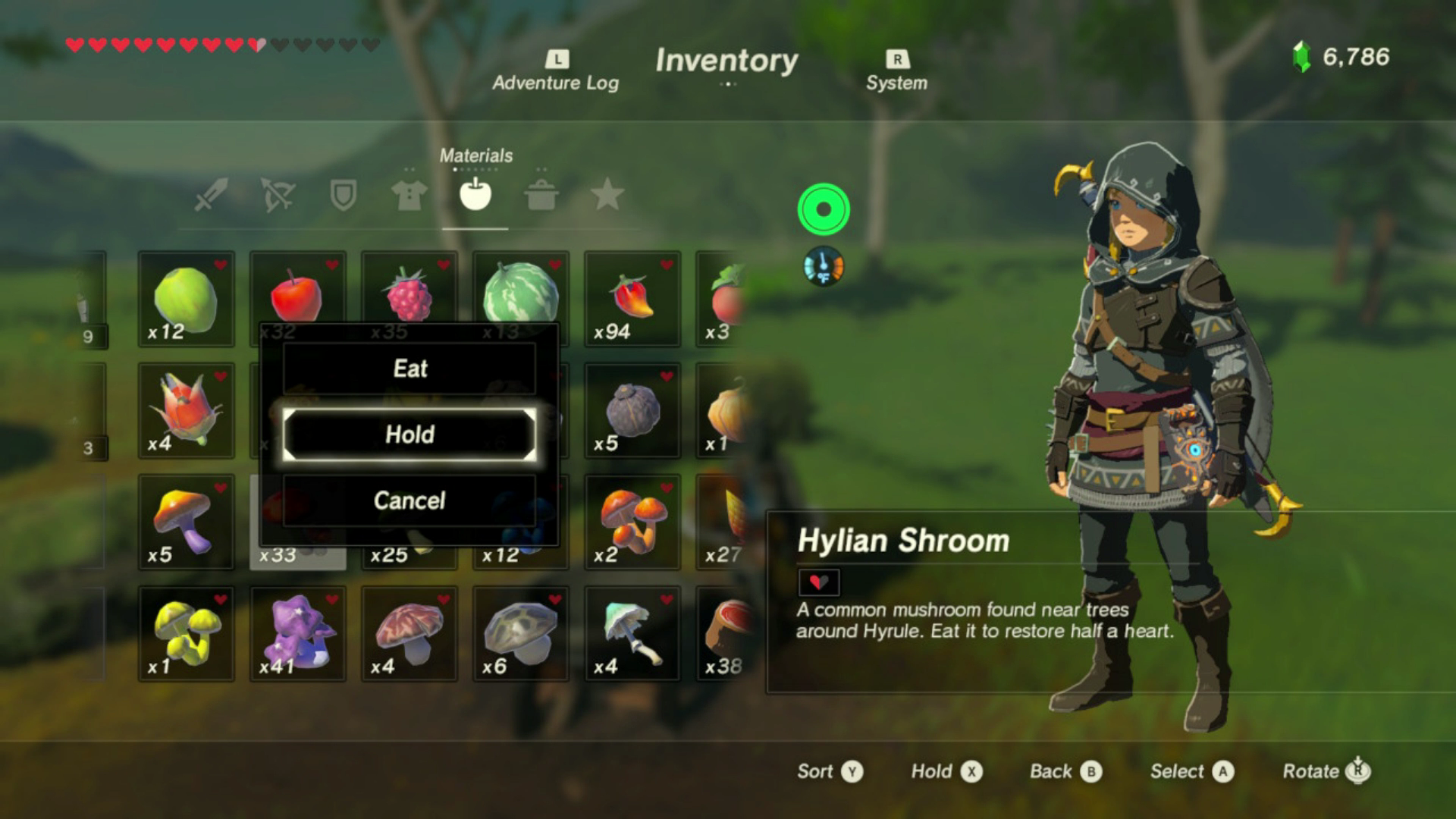Viewport: 1456px width, 819px height.
Task: Open the bows and arrows tab
Action: pyautogui.click(x=277, y=195)
